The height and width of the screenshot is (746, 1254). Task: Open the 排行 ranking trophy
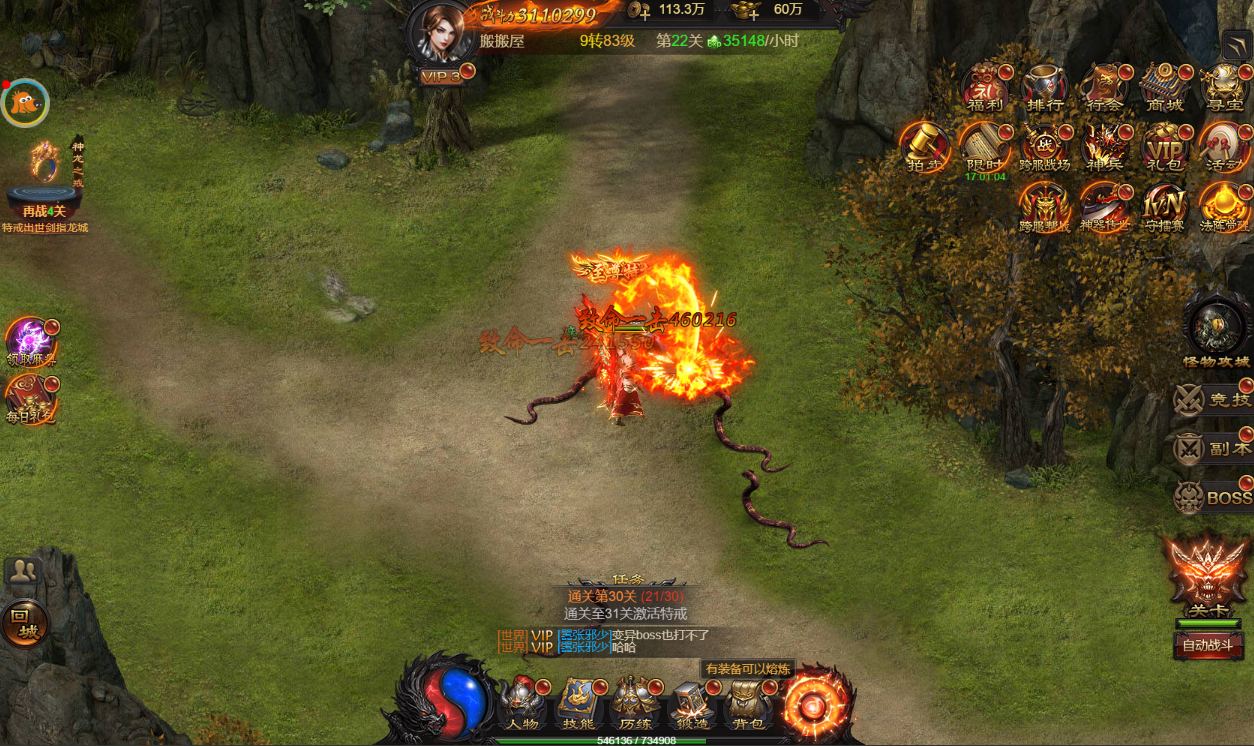(1044, 88)
